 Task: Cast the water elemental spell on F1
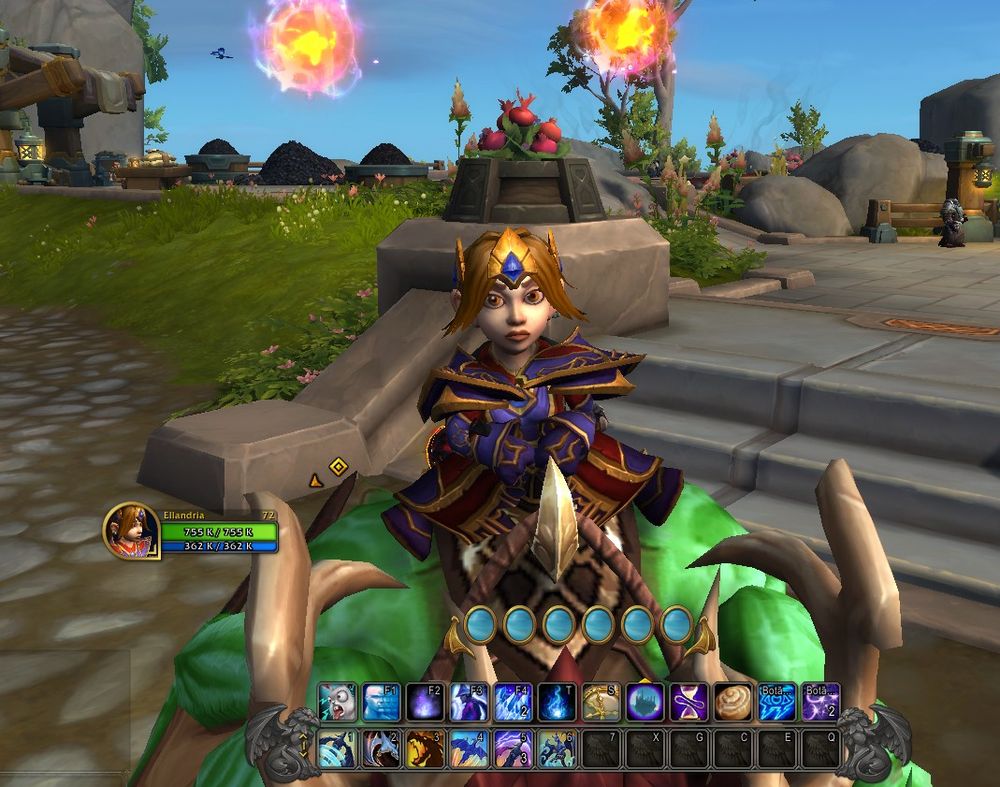pos(382,702)
